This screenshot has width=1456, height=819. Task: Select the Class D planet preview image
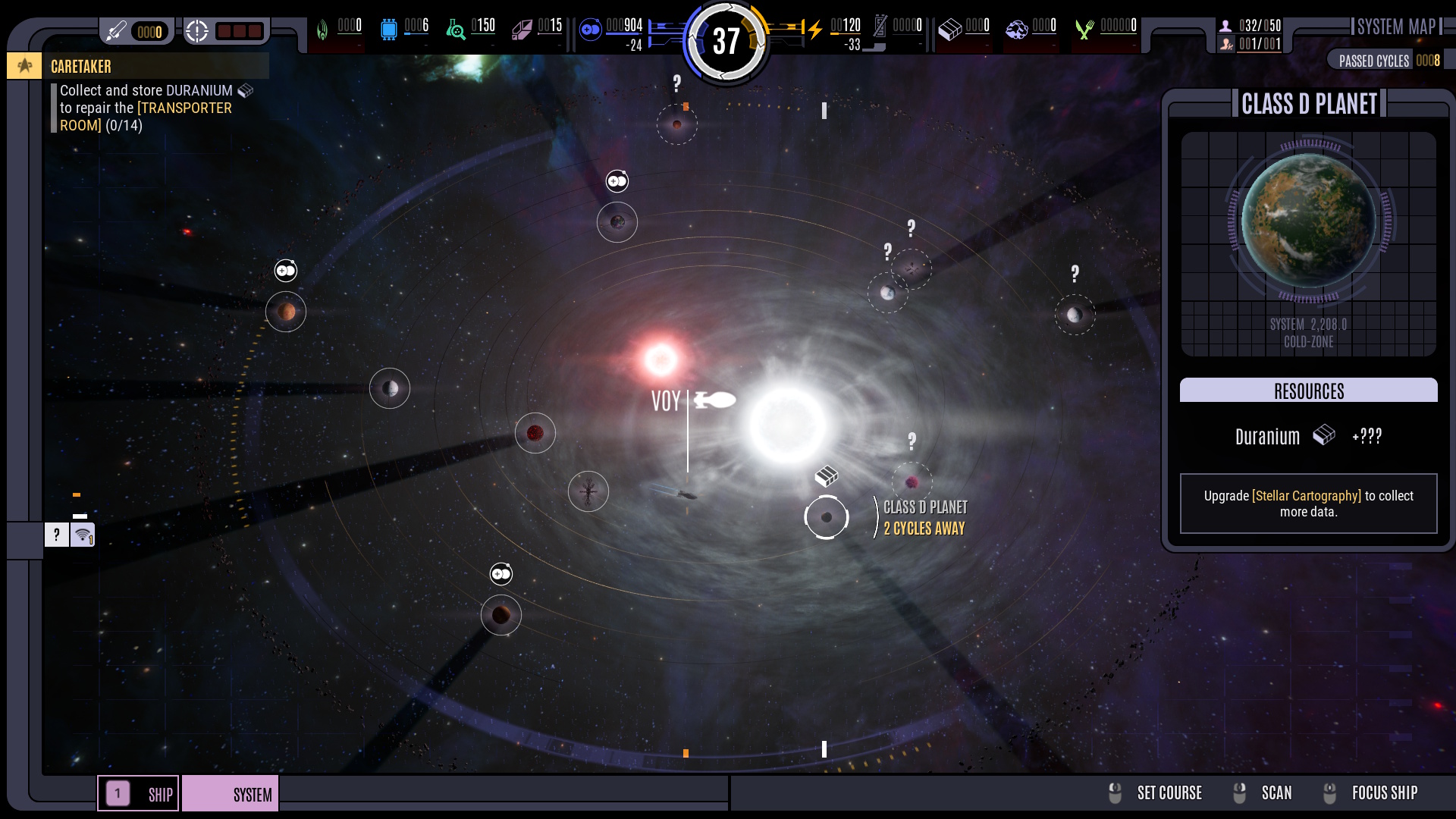pos(1308,221)
